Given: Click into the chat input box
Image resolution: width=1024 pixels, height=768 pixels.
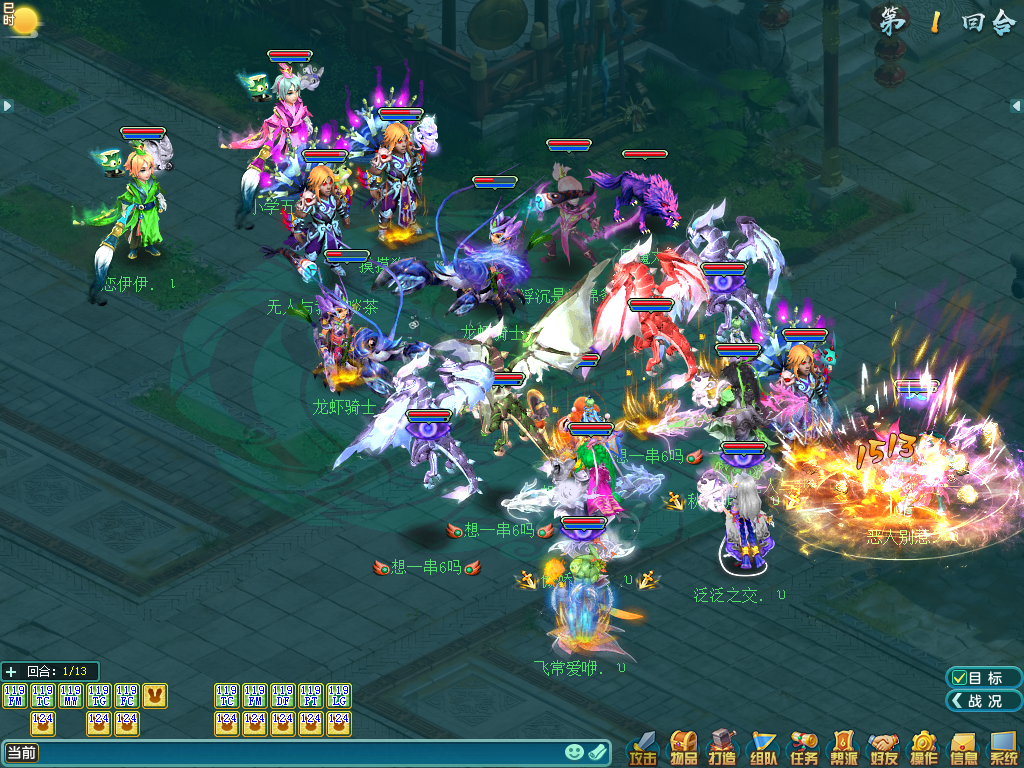Looking at the screenshot, I should (x=300, y=753).
